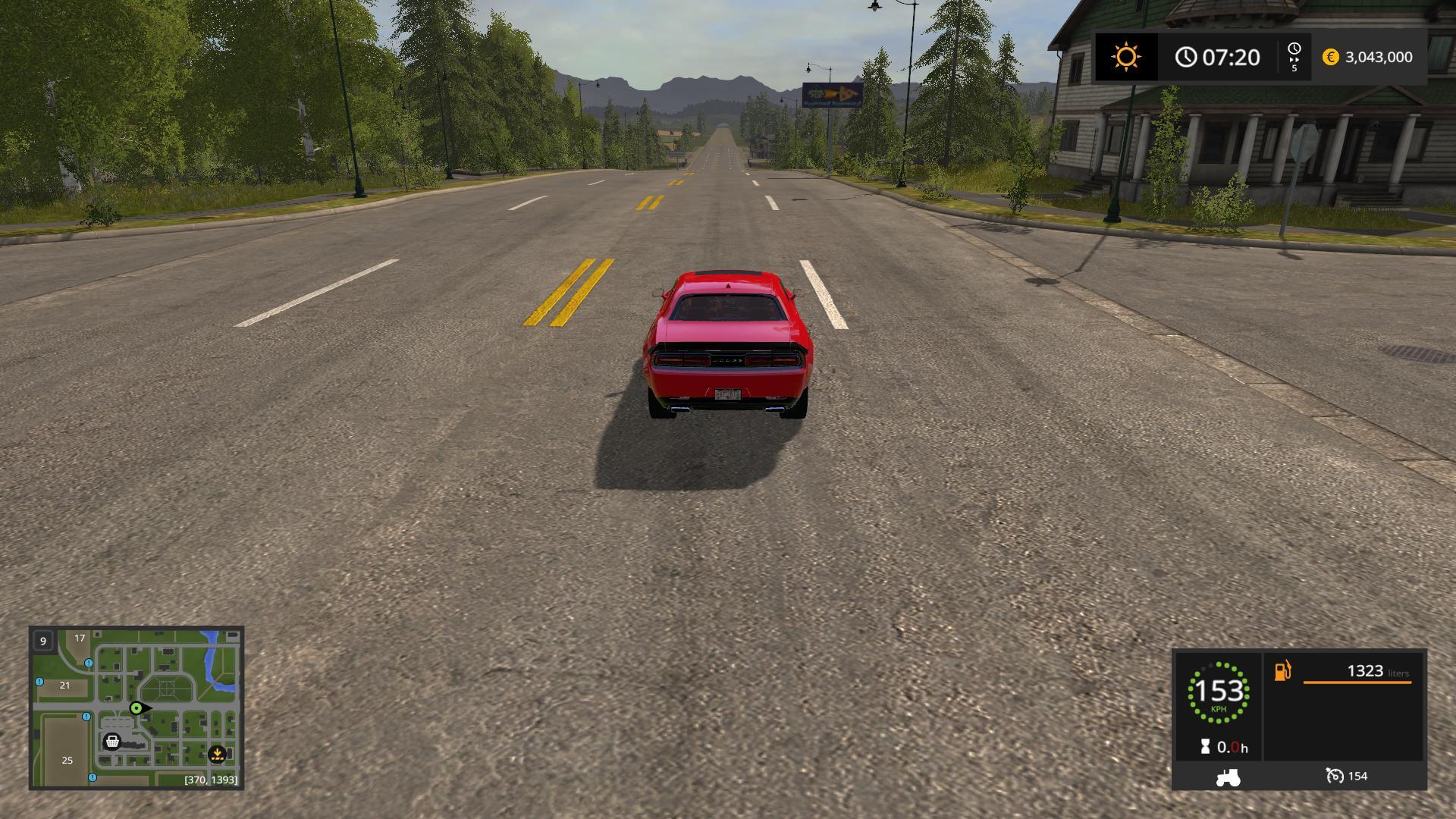The height and width of the screenshot is (819, 1456).
Task: Select field 21 on the minimap
Action: [x=64, y=685]
